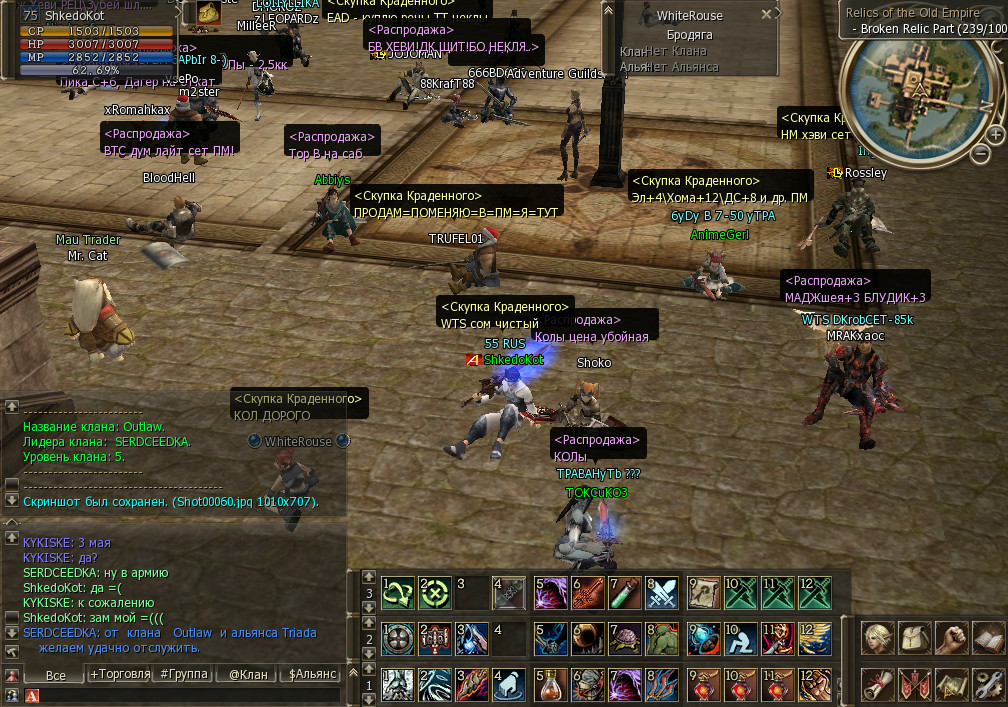This screenshot has width=1008, height=707.
Task: Select the $Альянс chat tab
Action: point(312,675)
